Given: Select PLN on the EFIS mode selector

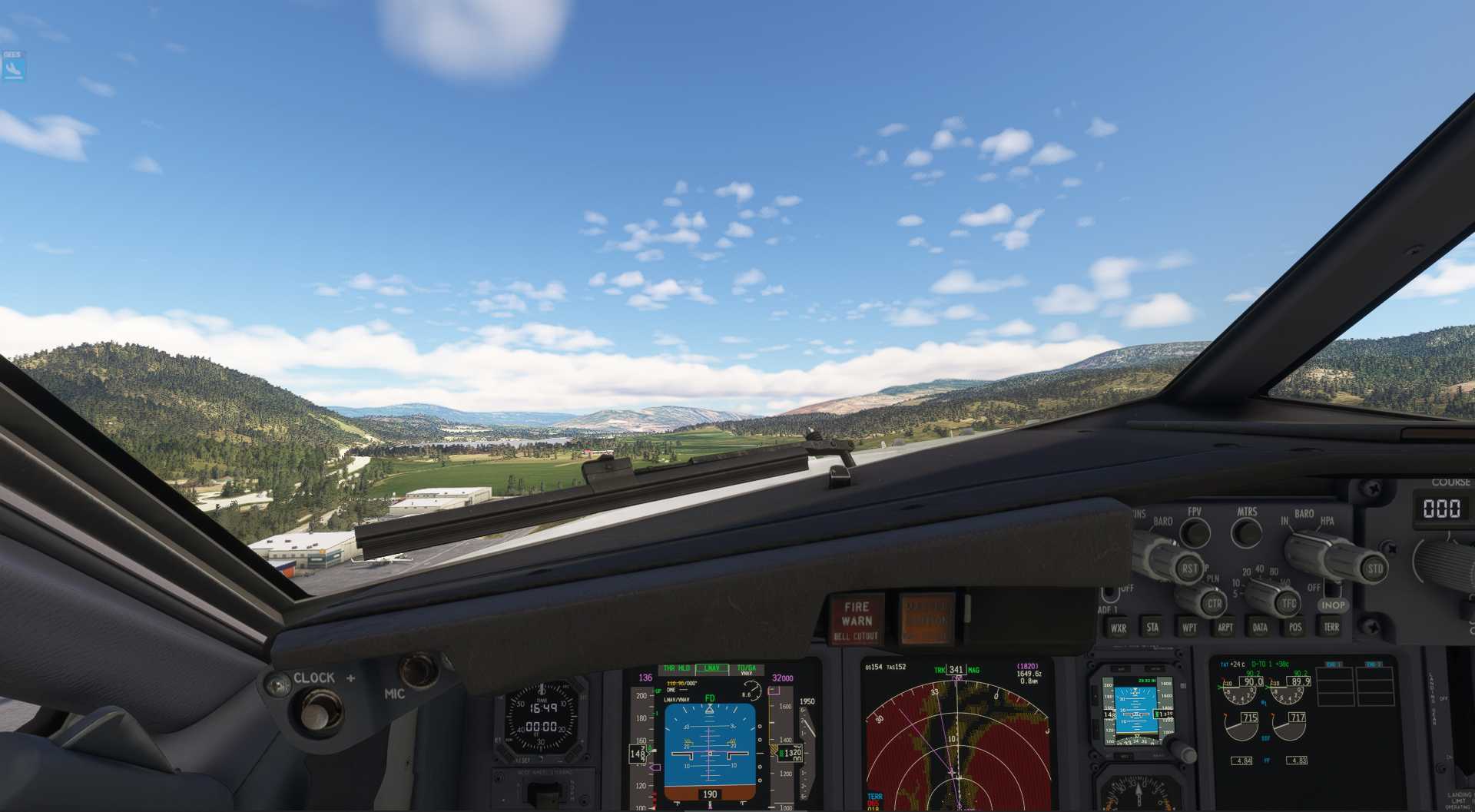Looking at the screenshot, I should pos(1212,578).
